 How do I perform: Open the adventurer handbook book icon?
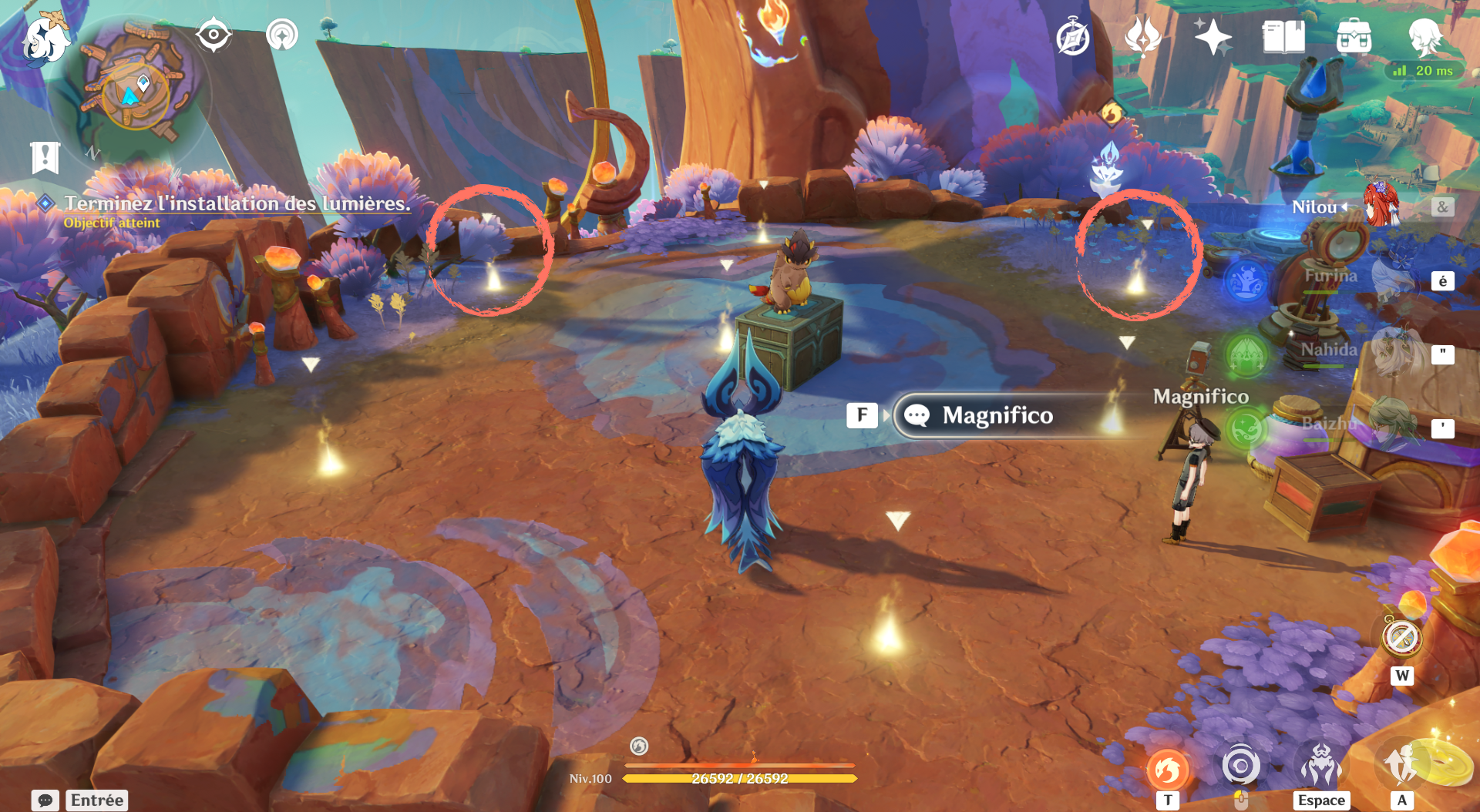(1283, 37)
